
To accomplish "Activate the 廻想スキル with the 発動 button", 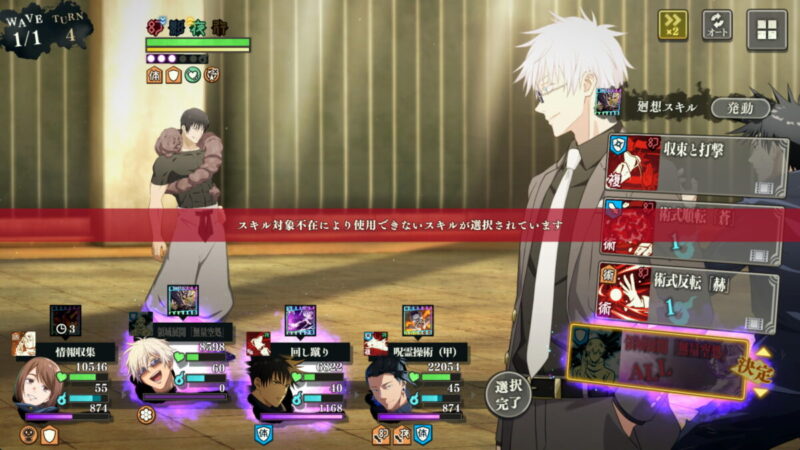I will [740, 107].
